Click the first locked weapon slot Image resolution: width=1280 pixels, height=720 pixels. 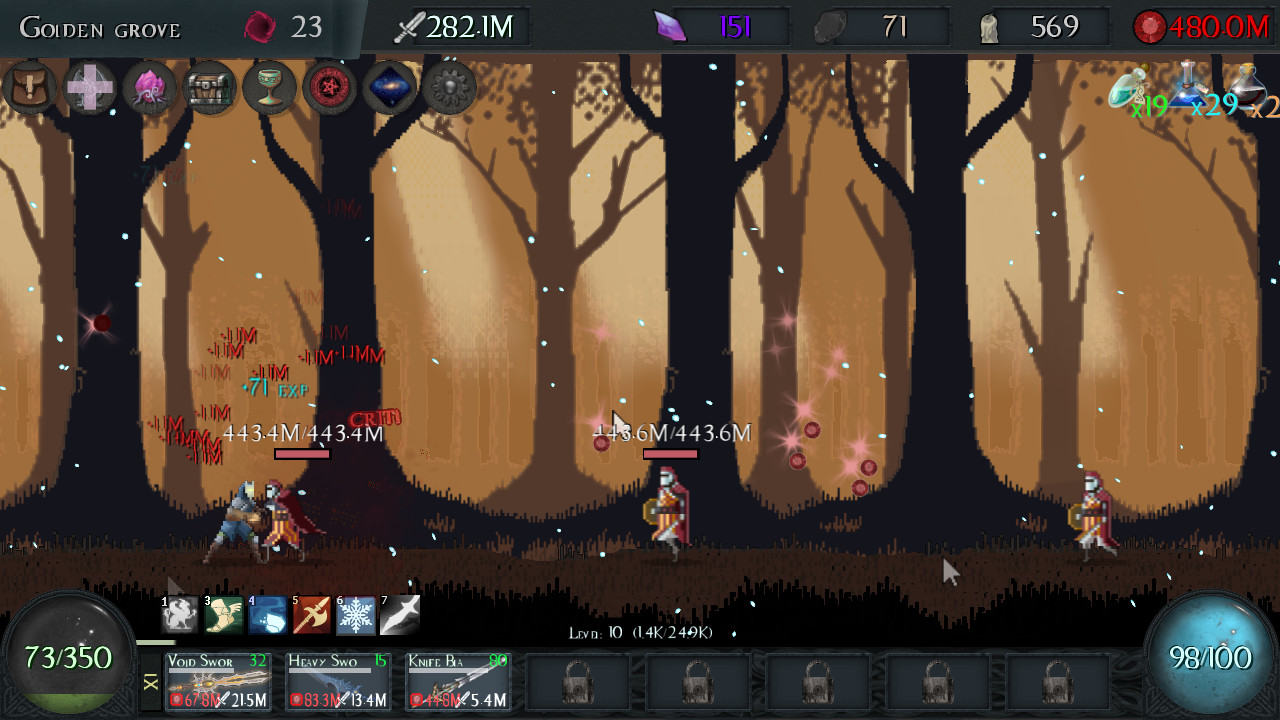point(577,681)
